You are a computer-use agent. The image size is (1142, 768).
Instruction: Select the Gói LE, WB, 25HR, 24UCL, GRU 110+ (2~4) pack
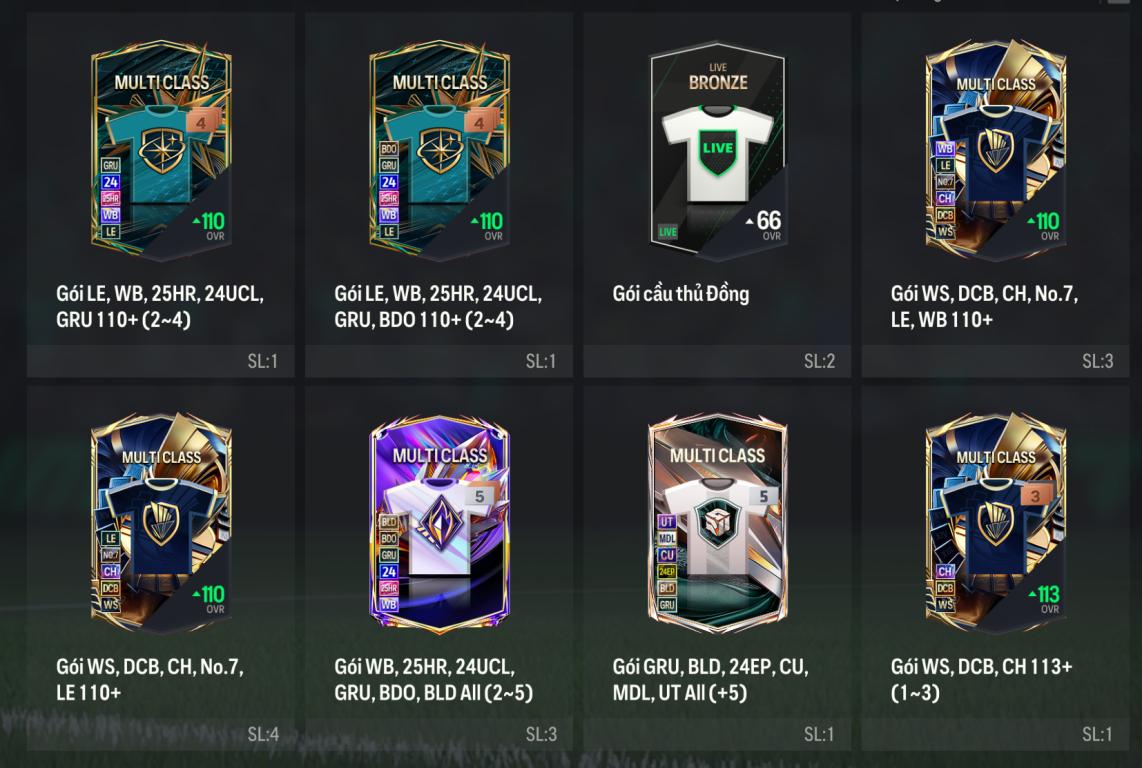[x=161, y=150]
